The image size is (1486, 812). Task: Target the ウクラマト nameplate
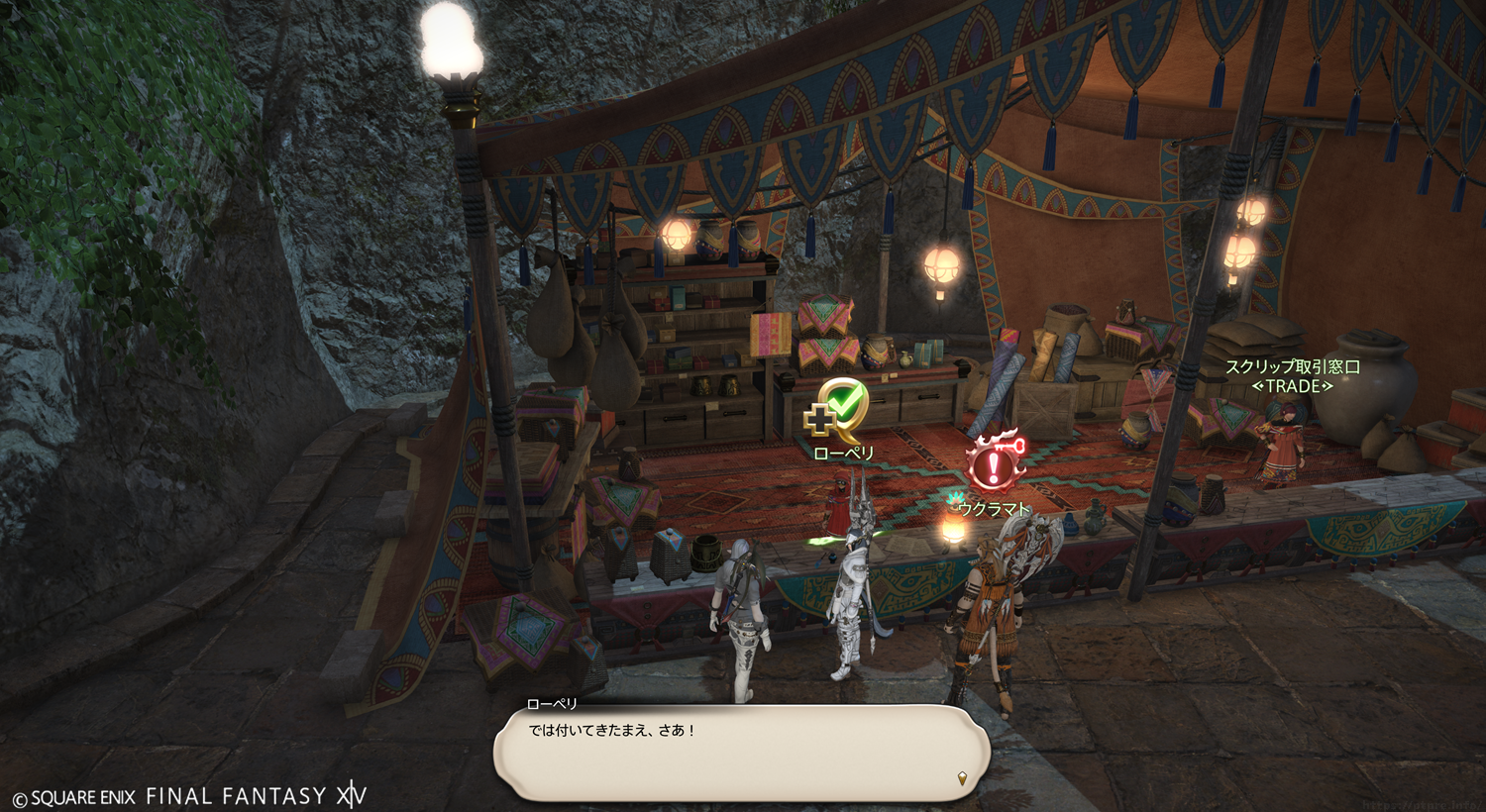[994, 509]
